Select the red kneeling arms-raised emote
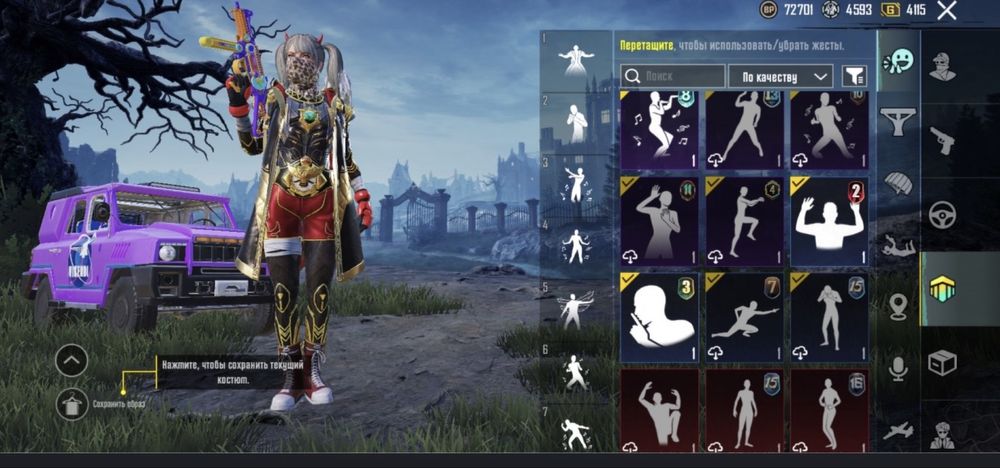 658,410
